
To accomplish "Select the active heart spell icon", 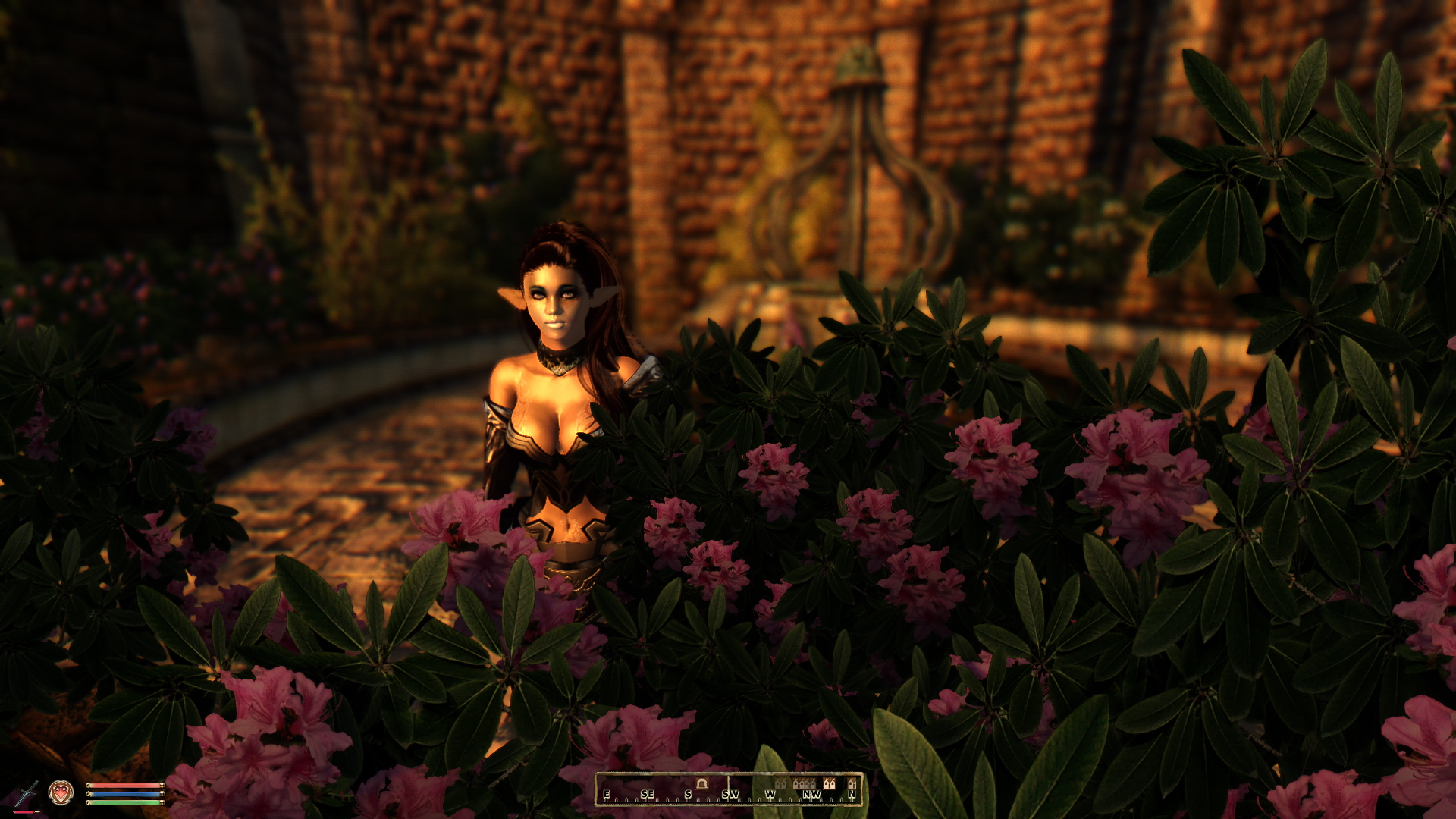I will click(61, 792).
